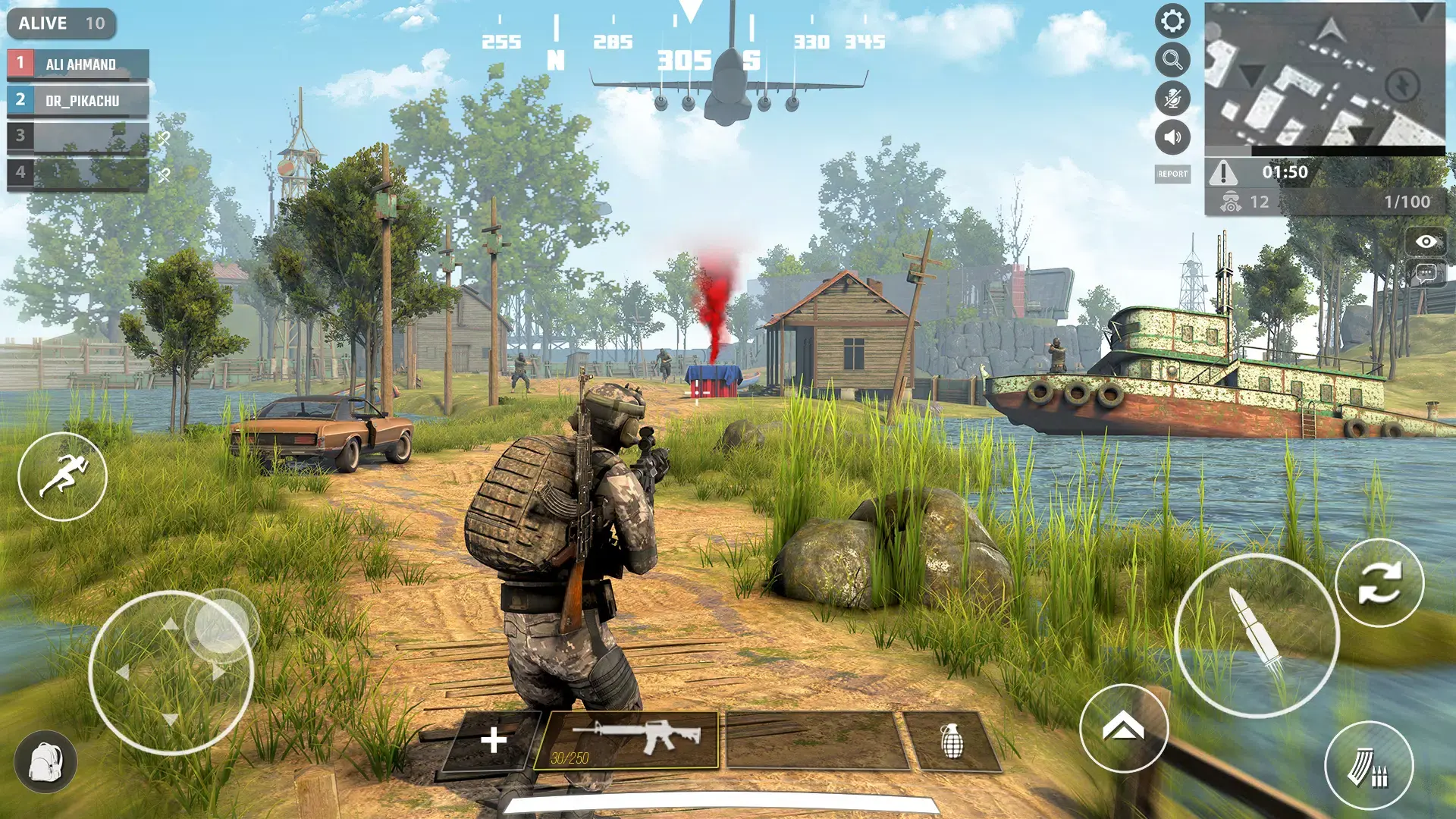1456x819 pixels.
Task: Click the plus medkit slot
Action: point(494,740)
